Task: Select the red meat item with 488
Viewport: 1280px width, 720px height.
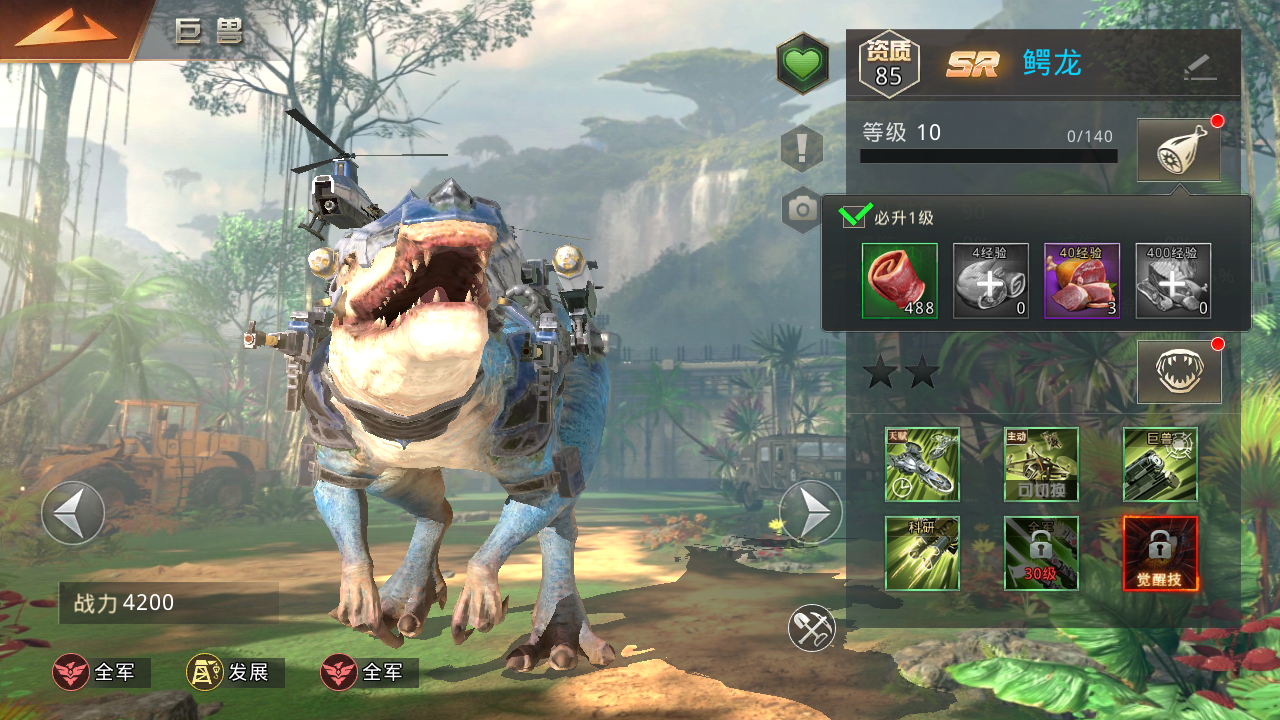Action: (900, 281)
